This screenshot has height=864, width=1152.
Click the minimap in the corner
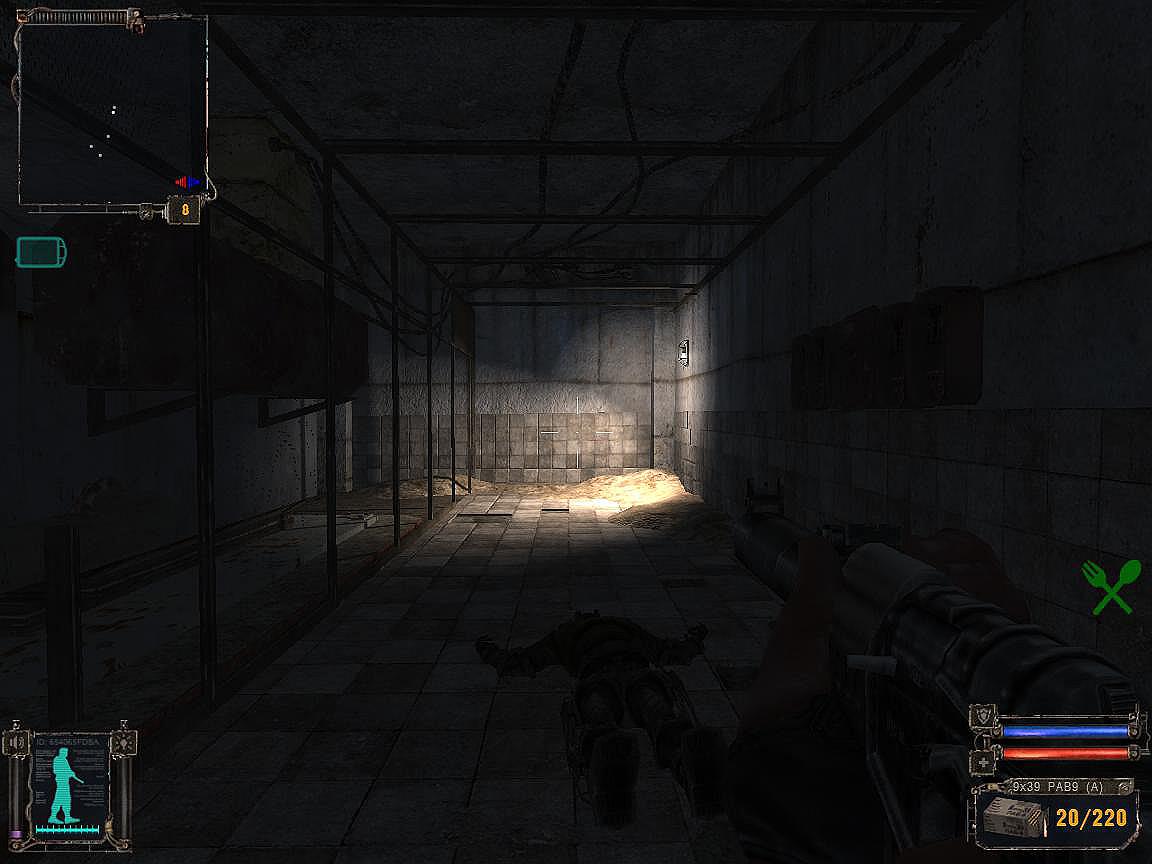coord(112,110)
